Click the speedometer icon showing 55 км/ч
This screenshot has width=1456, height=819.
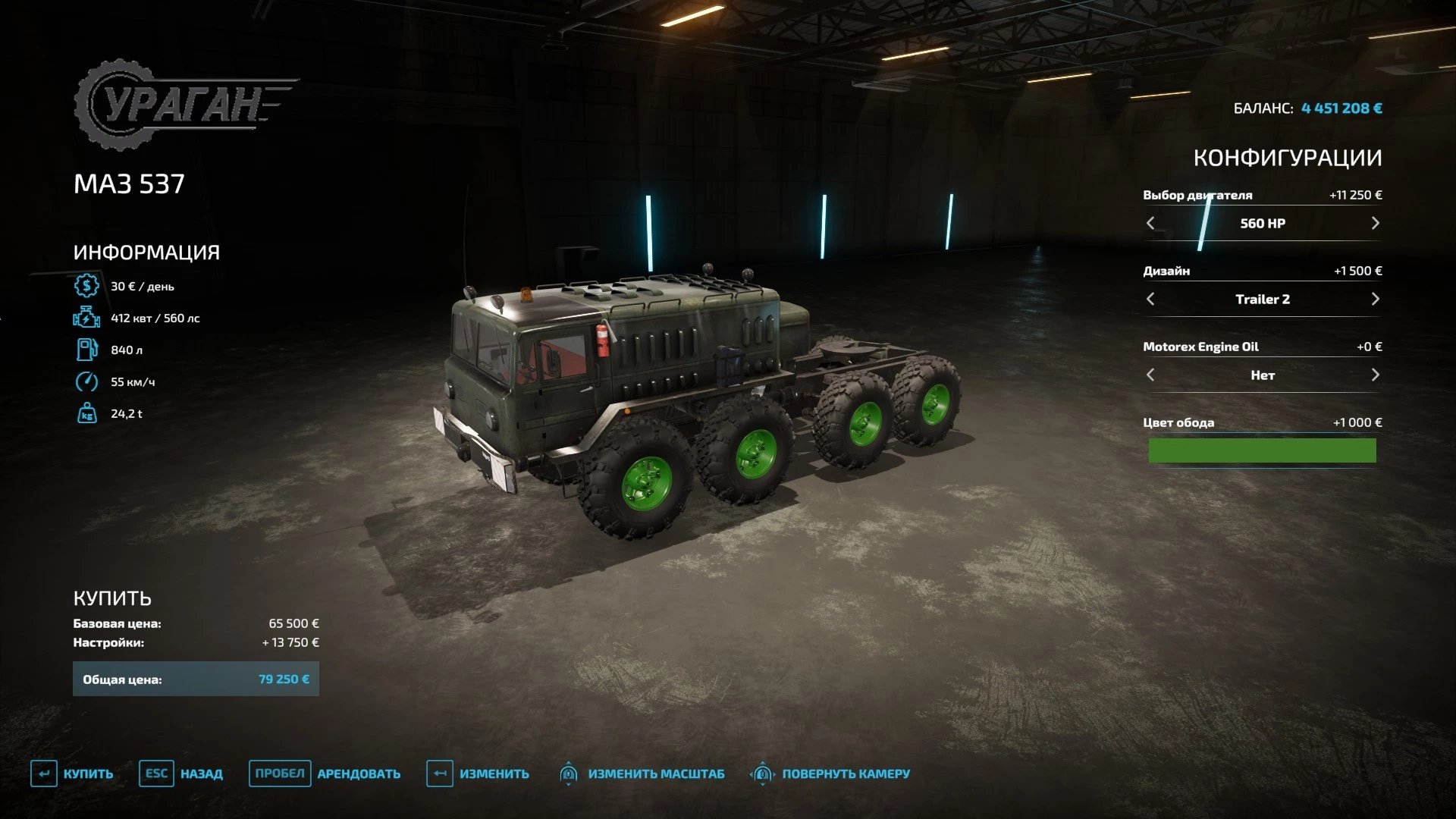(x=86, y=381)
